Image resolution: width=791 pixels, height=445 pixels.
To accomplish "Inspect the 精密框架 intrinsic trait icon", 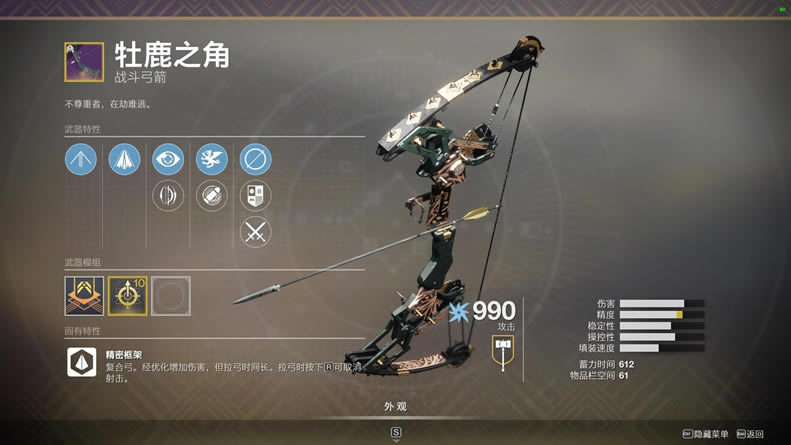I will [x=81, y=362].
